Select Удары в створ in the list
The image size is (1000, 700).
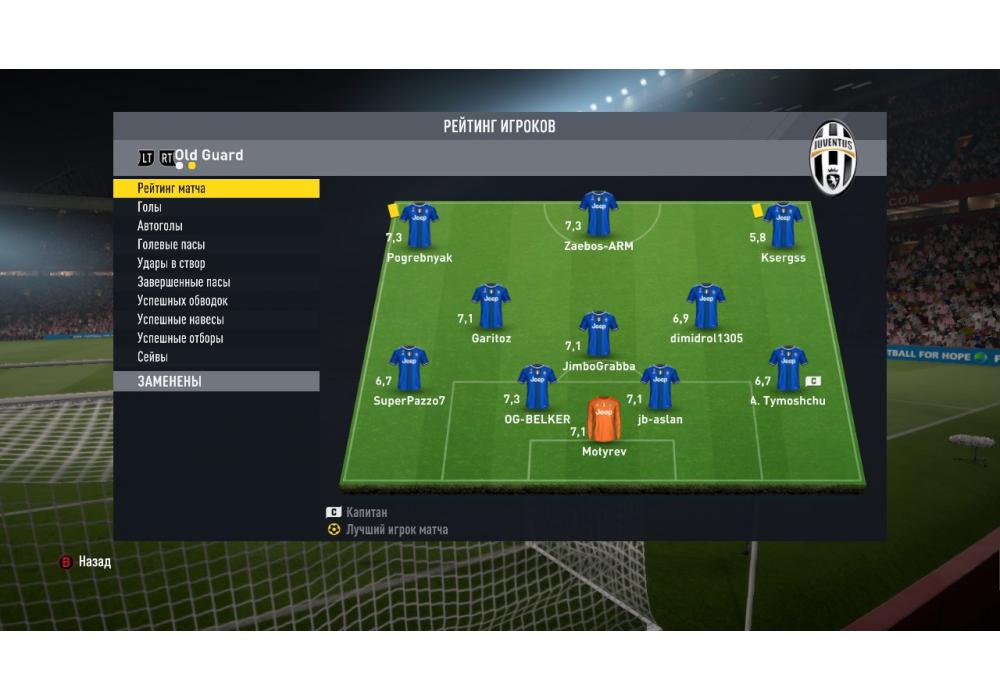(171, 263)
